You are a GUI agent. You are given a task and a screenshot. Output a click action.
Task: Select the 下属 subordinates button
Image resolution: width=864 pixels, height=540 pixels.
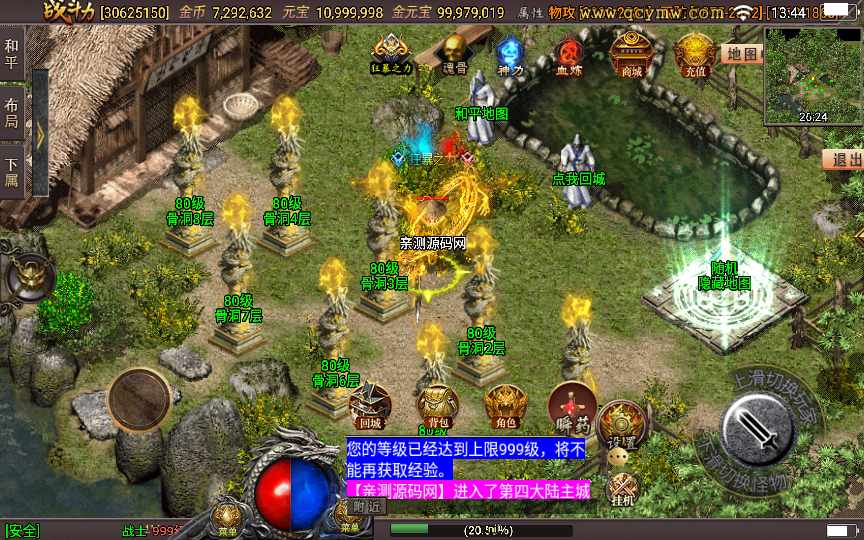click(12, 172)
